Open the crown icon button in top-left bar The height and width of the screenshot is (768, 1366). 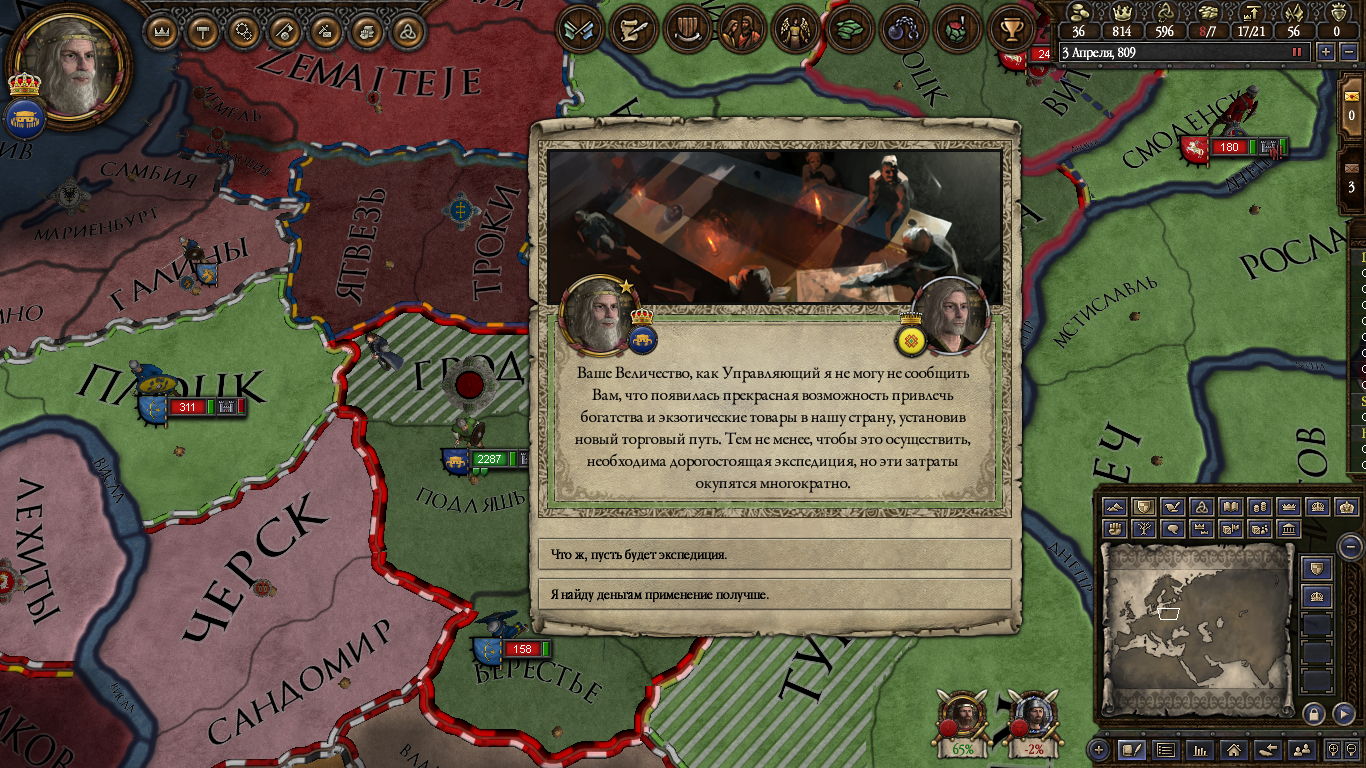(x=162, y=30)
